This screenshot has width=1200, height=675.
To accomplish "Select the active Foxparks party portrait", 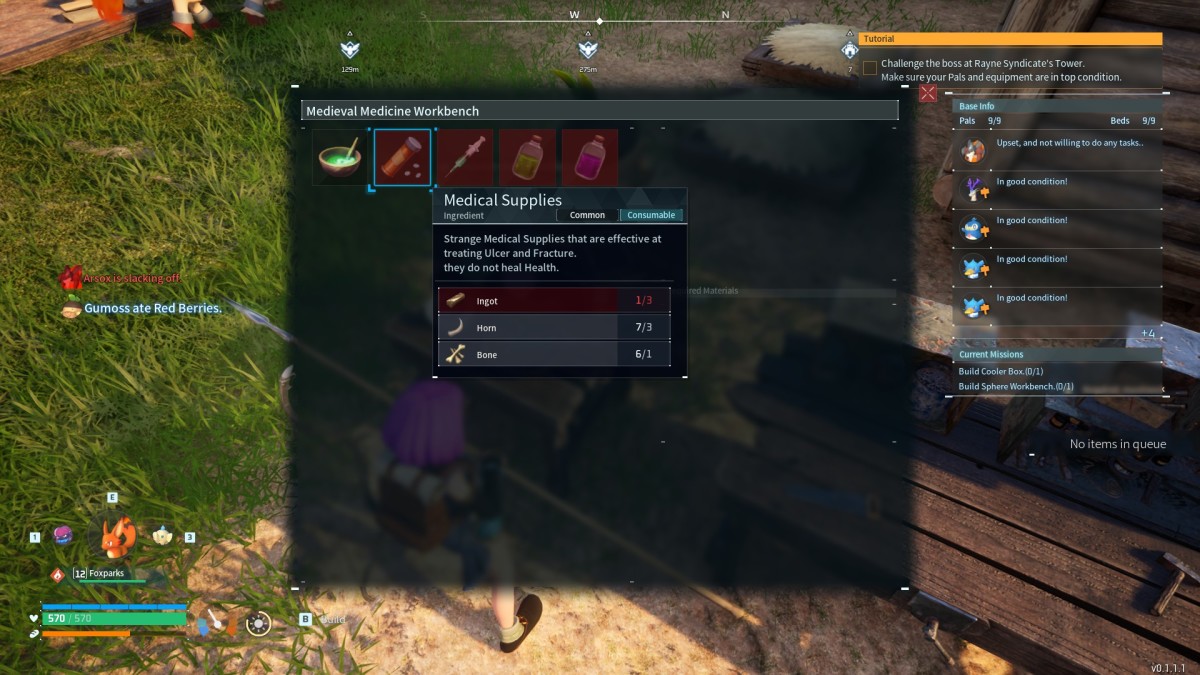I will point(117,537).
